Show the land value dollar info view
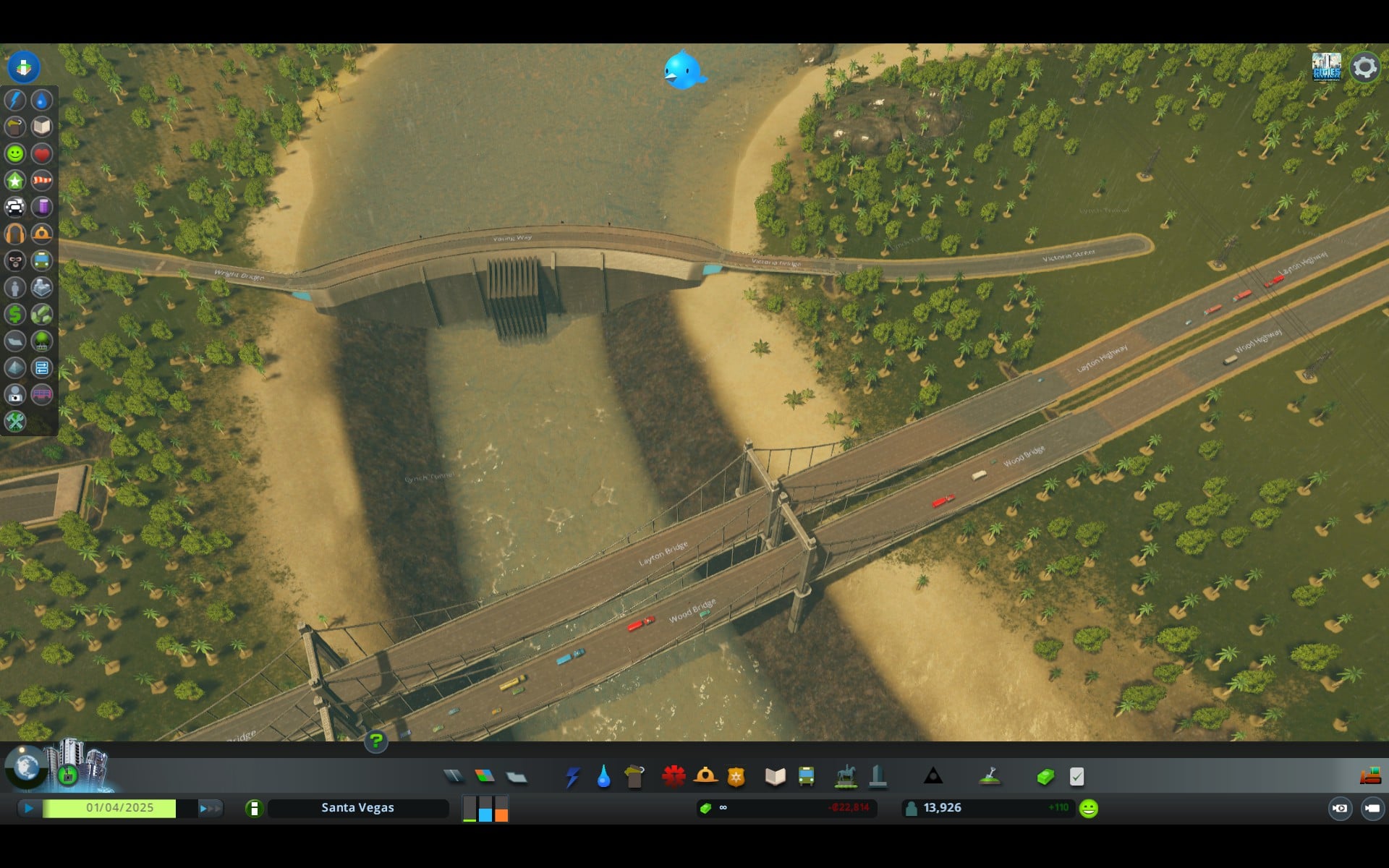 point(15,314)
